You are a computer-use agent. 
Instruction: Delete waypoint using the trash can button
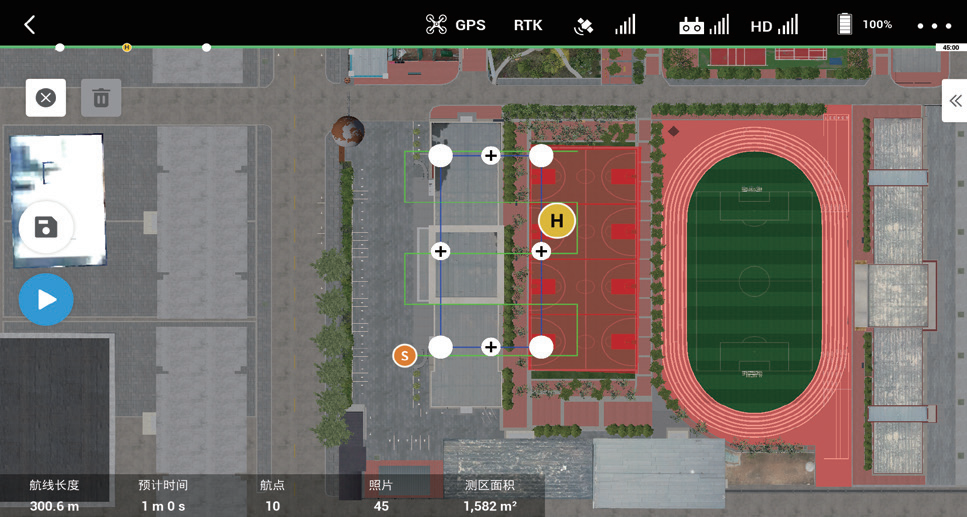pyautogui.click(x=101, y=98)
